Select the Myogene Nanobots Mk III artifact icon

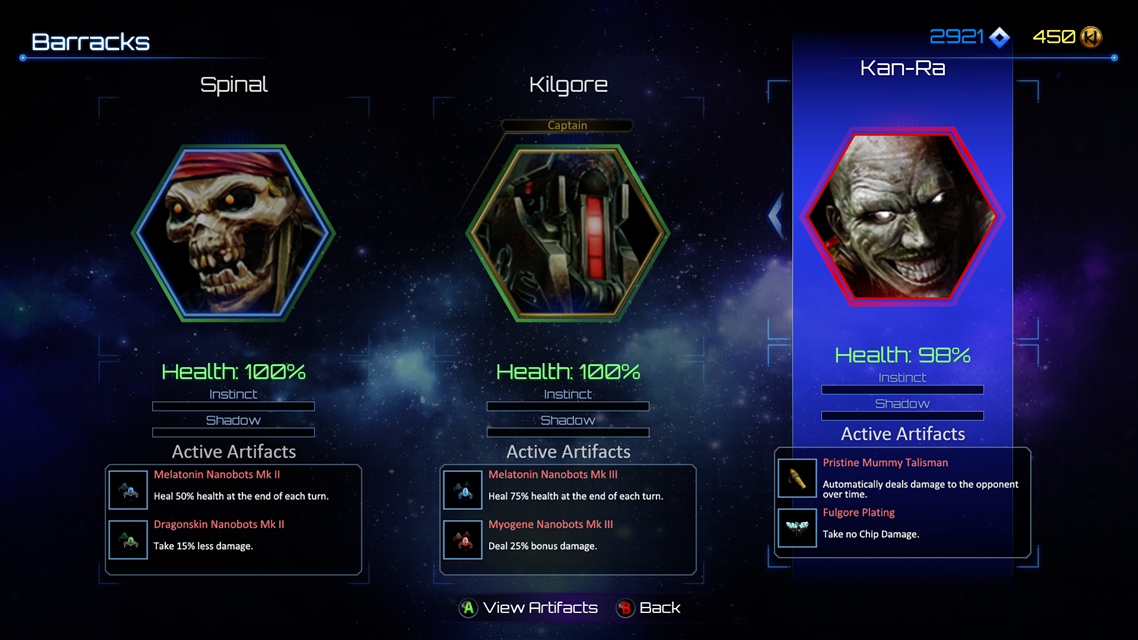463,539
